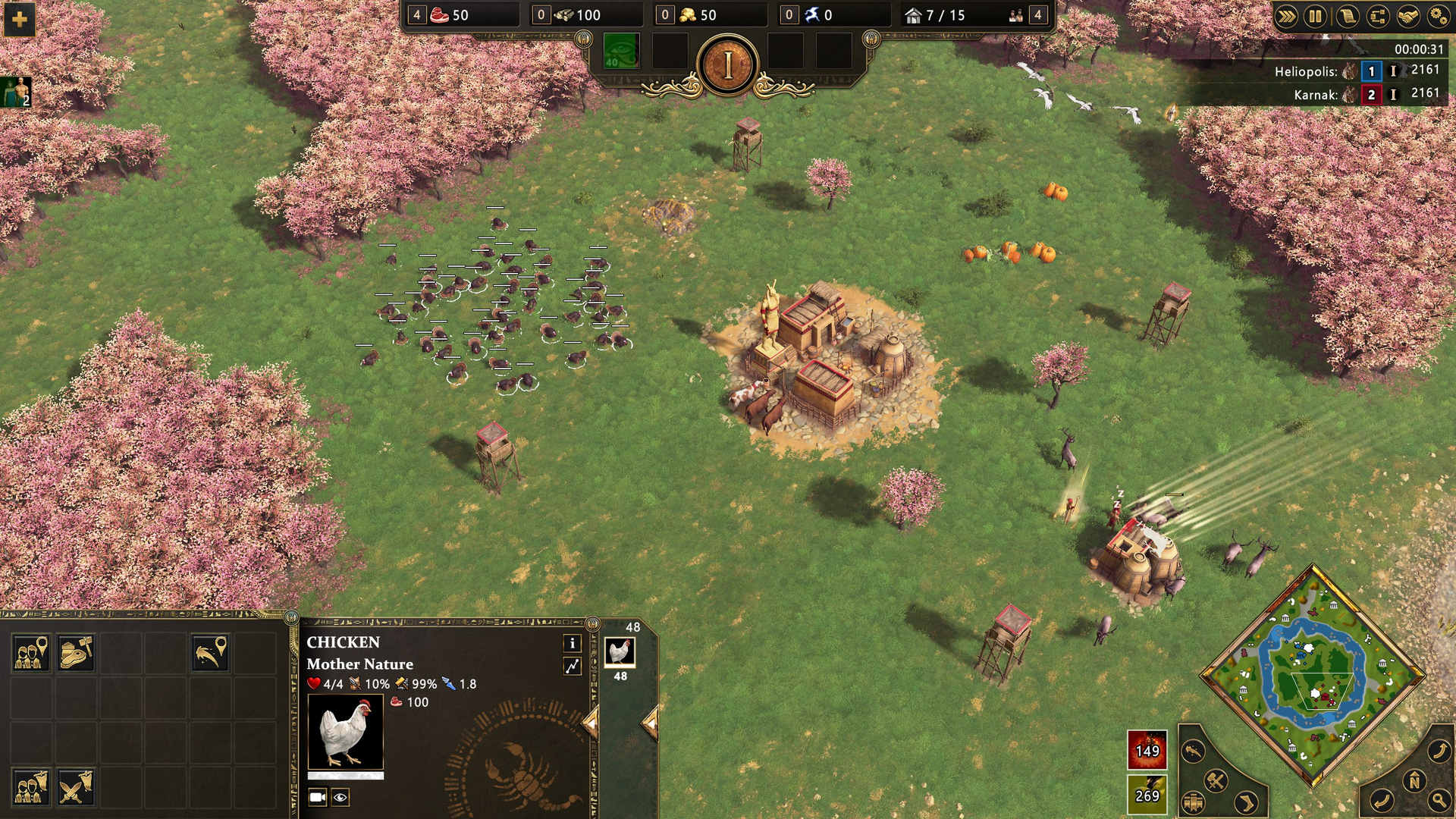Speed up the game with the fast-forward chevrons
This screenshot has height=819, width=1456.
(x=1285, y=16)
